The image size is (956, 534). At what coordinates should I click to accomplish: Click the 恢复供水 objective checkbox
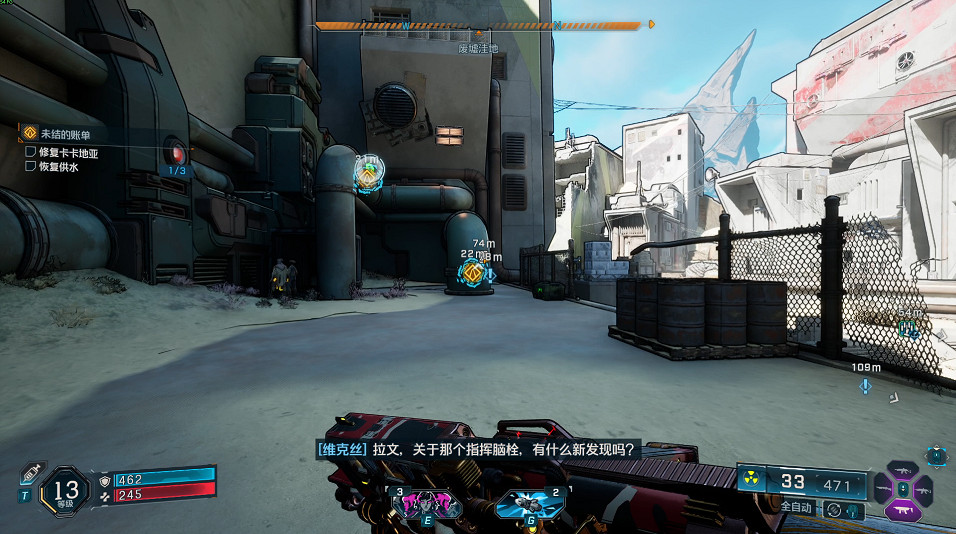click(31, 167)
